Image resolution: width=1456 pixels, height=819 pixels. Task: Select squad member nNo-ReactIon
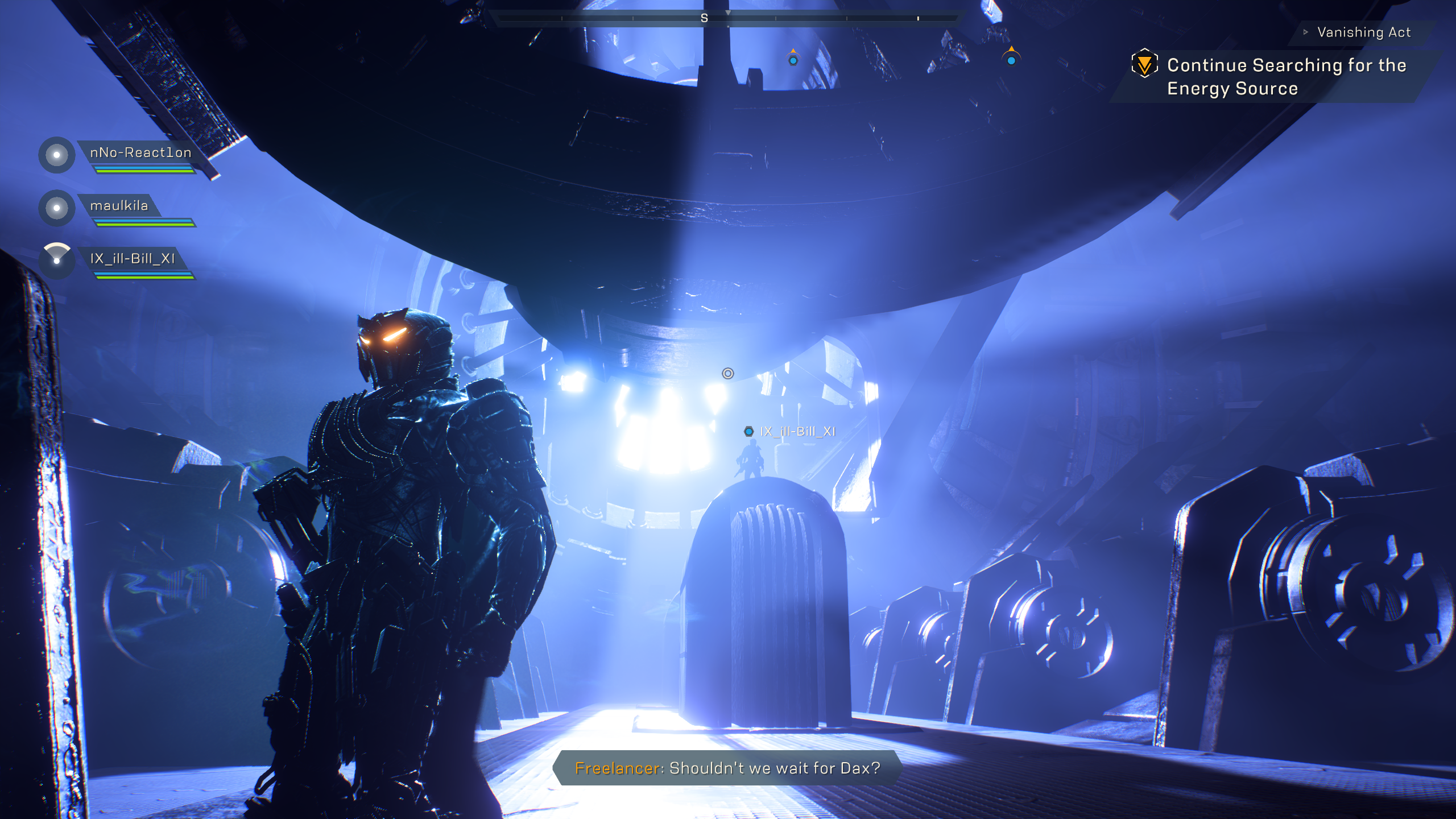pos(140,153)
